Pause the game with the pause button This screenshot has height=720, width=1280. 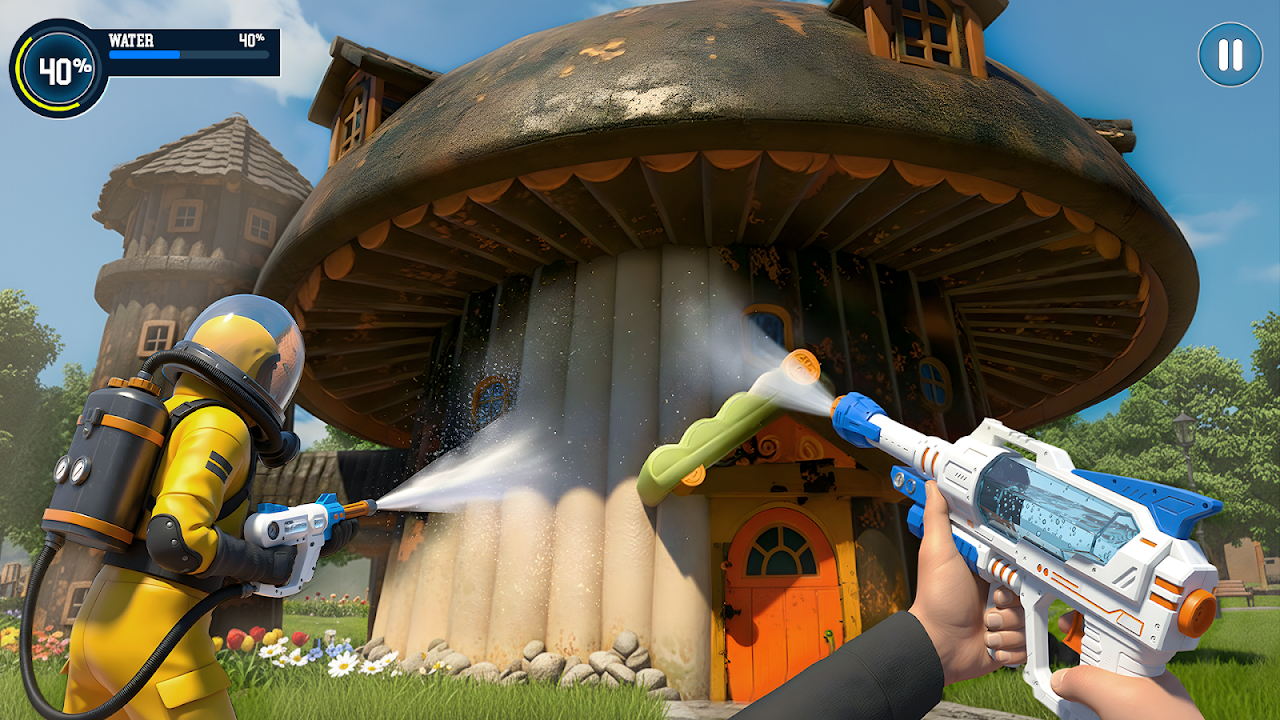[1230, 54]
